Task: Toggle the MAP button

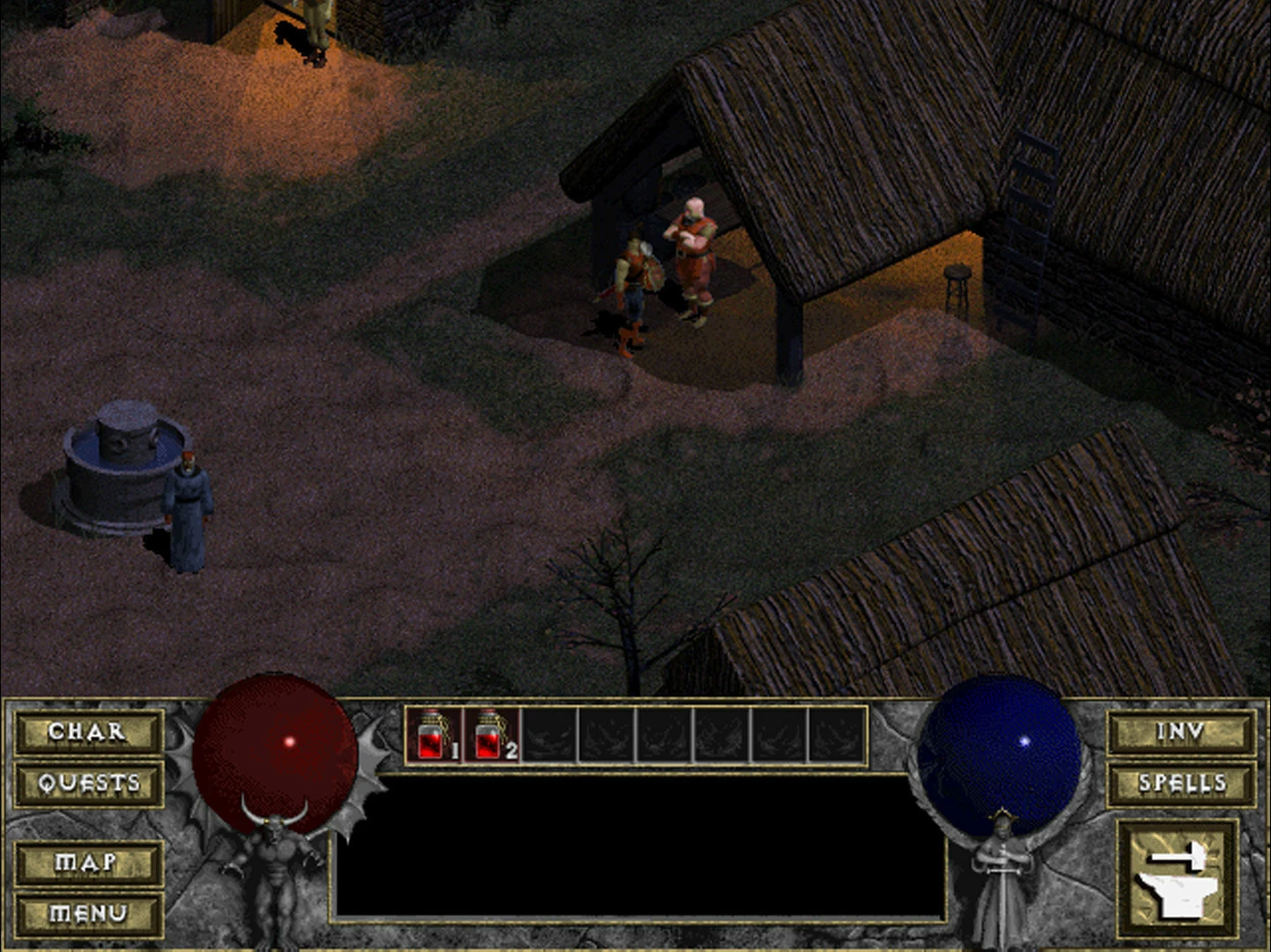Action: (88, 862)
